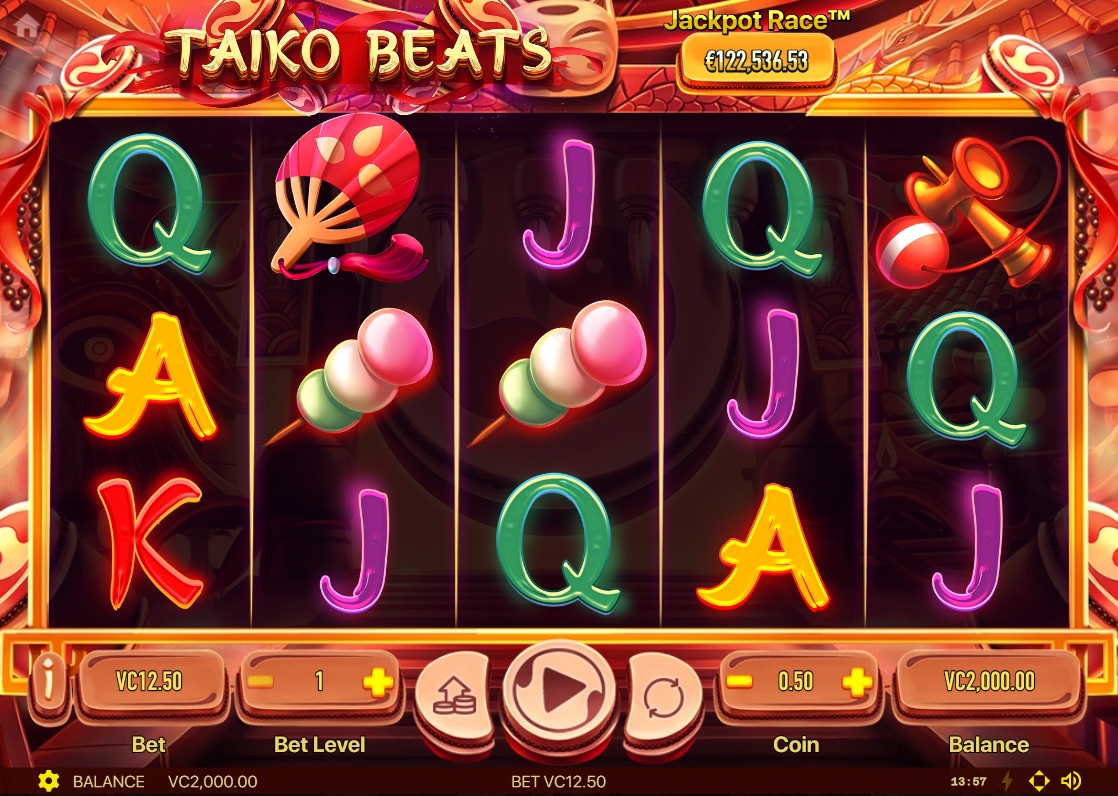This screenshot has width=1118, height=796.
Task: Spin the reels with the play button
Action: (560, 686)
